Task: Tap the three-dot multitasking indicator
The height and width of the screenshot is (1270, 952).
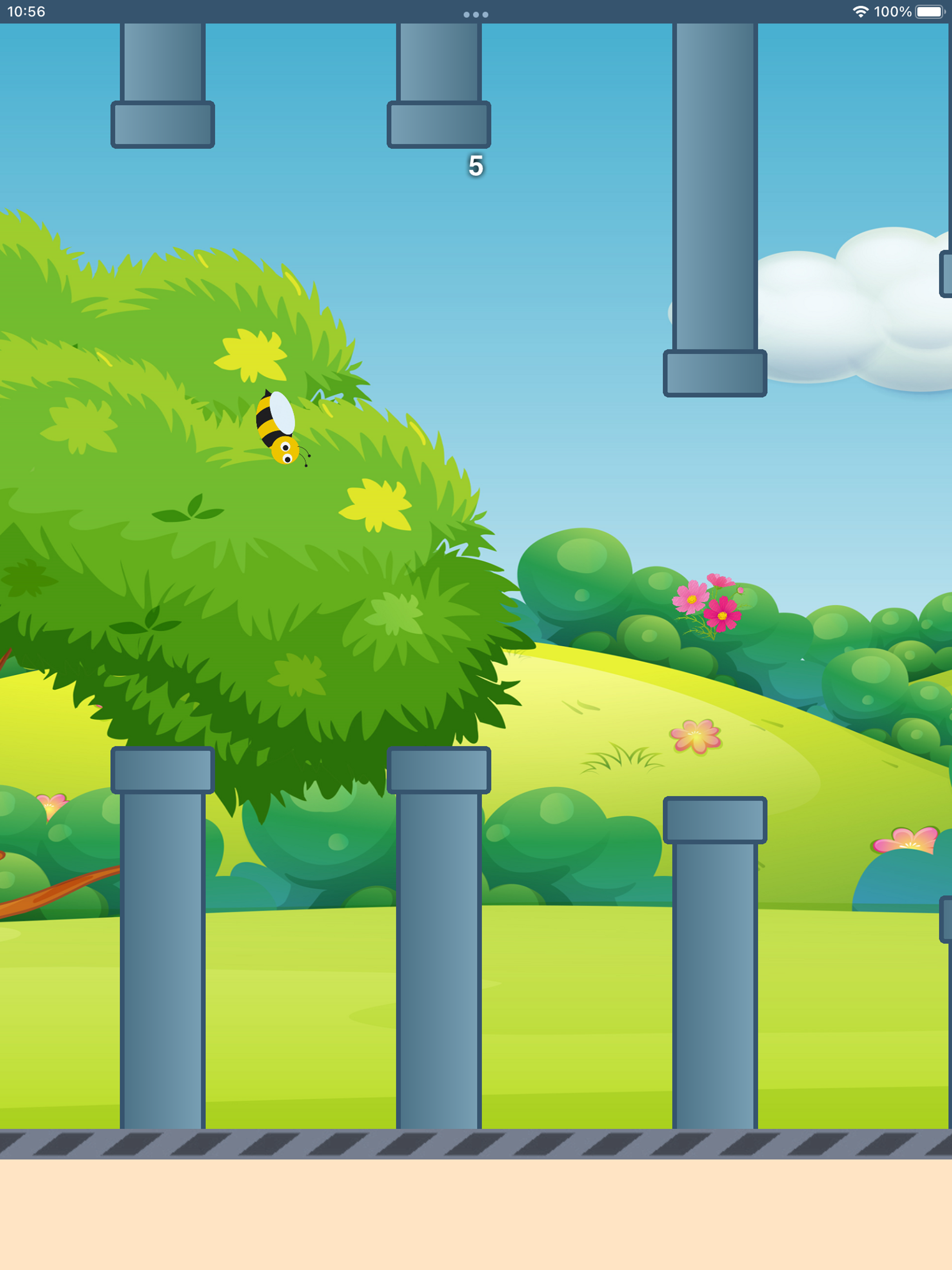Action: tap(476, 15)
